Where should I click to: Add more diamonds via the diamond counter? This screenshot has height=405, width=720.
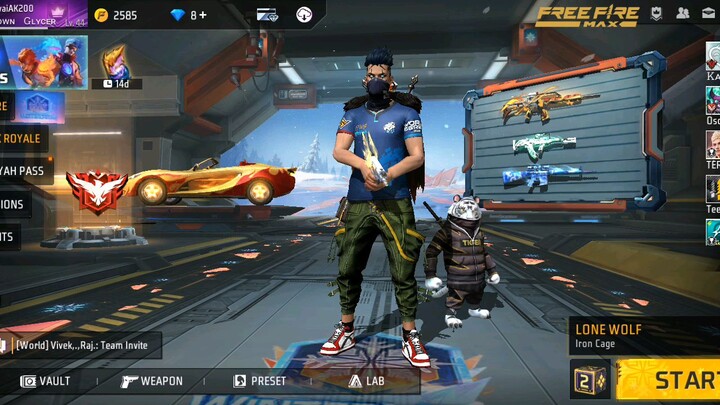tap(188, 15)
